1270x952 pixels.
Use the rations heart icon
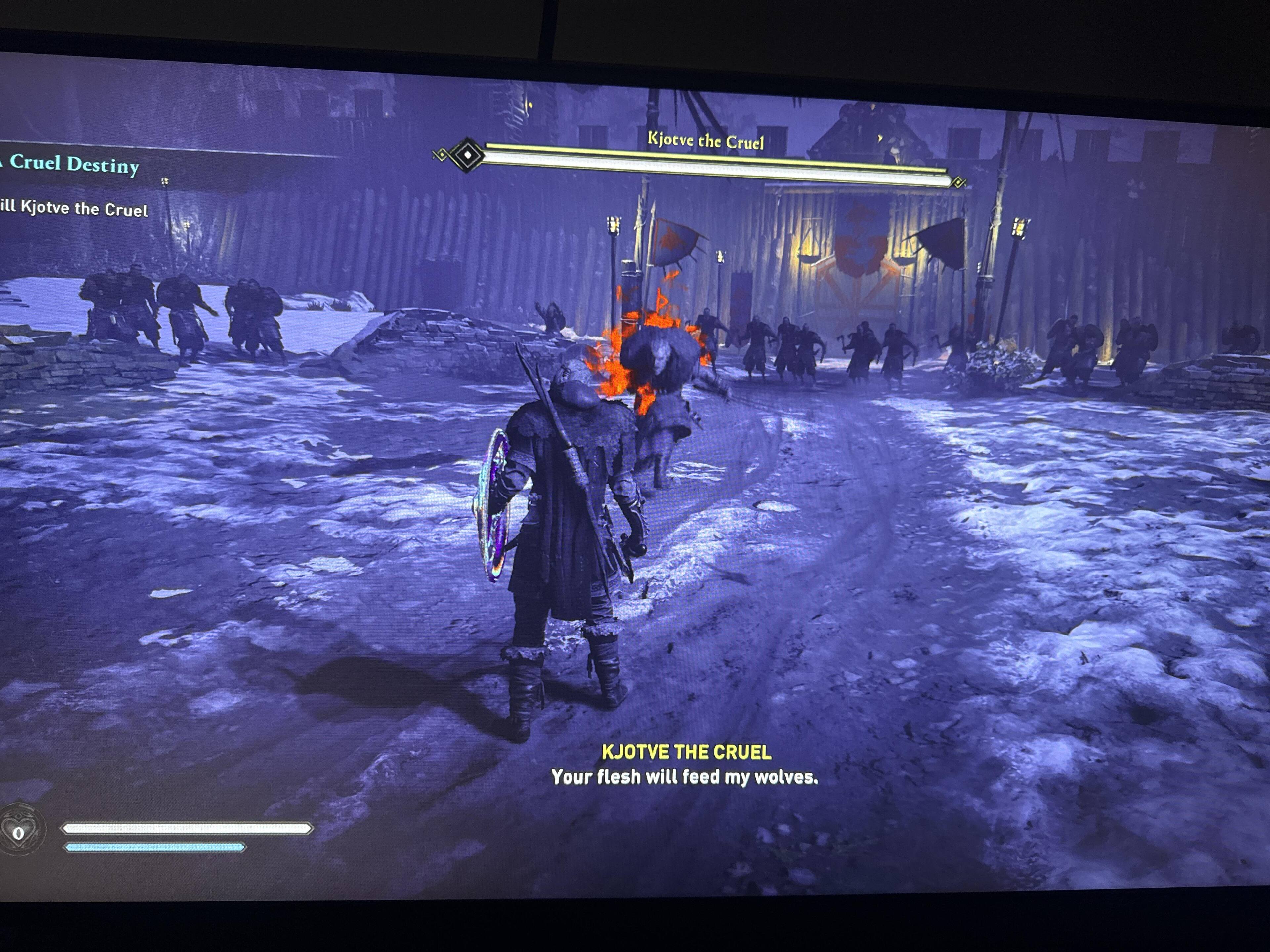tap(19, 831)
